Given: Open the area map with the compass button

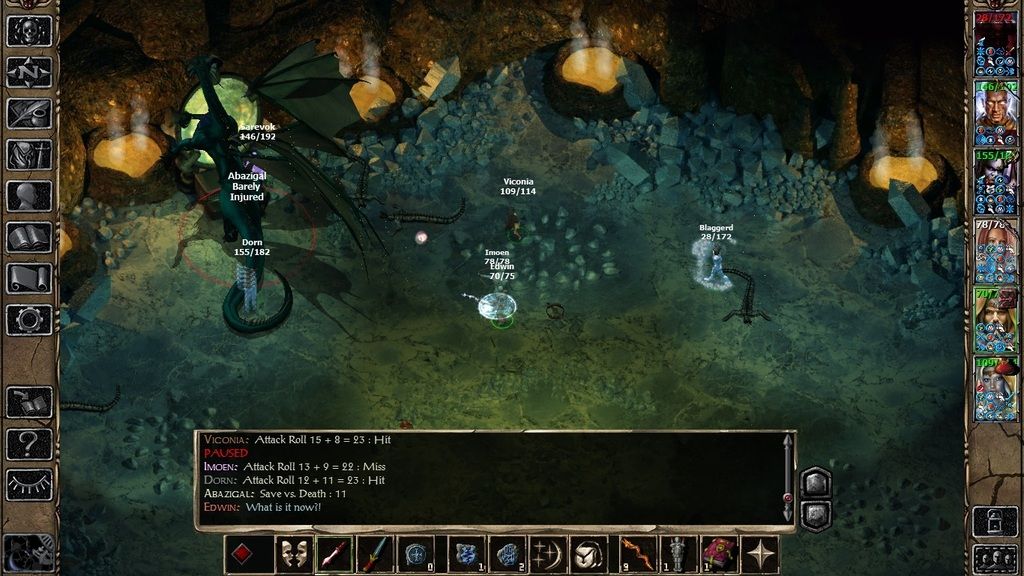Looking at the screenshot, I should point(29,72).
